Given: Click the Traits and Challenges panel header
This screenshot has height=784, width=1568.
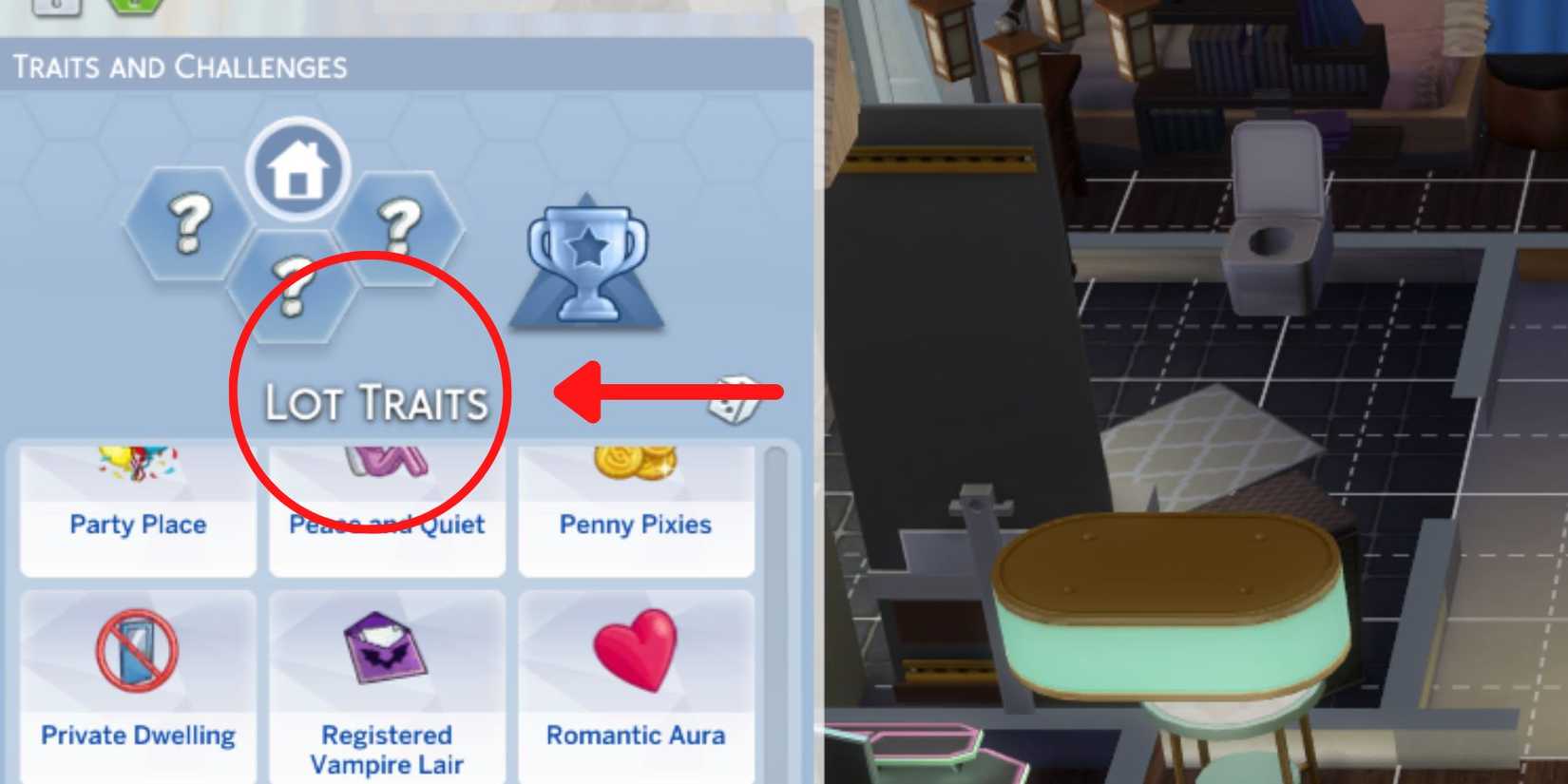Looking at the screenshot, I should click(x=181, y=65).
